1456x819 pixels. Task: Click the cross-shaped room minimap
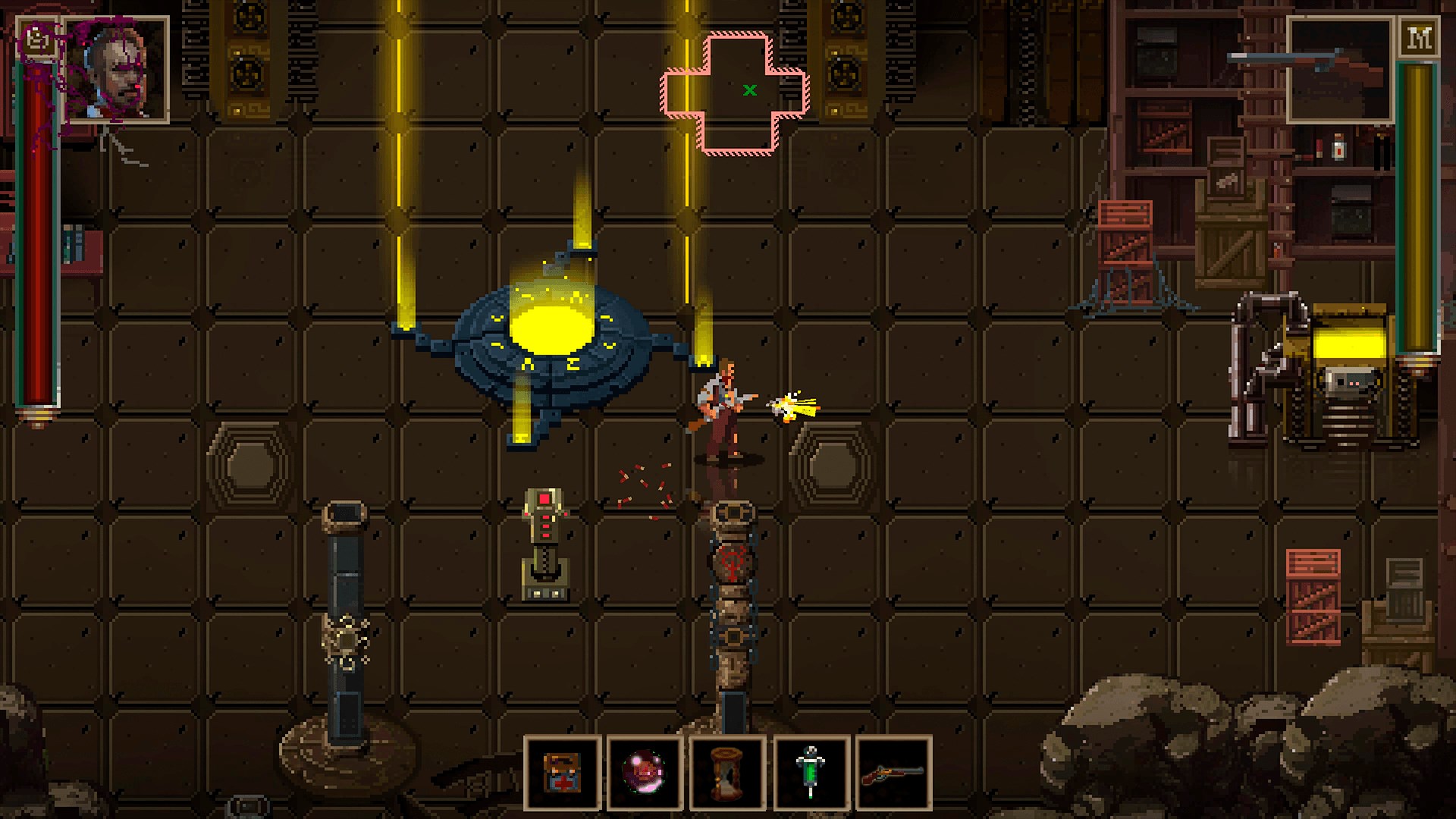(736, 93)
